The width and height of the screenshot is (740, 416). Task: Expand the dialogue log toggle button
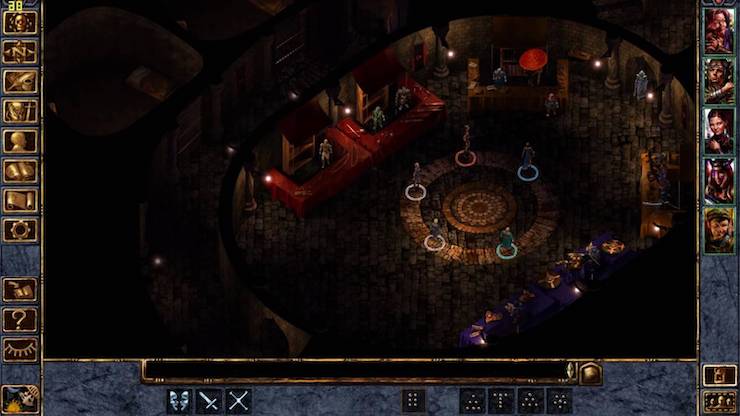(x=591, y=373)
